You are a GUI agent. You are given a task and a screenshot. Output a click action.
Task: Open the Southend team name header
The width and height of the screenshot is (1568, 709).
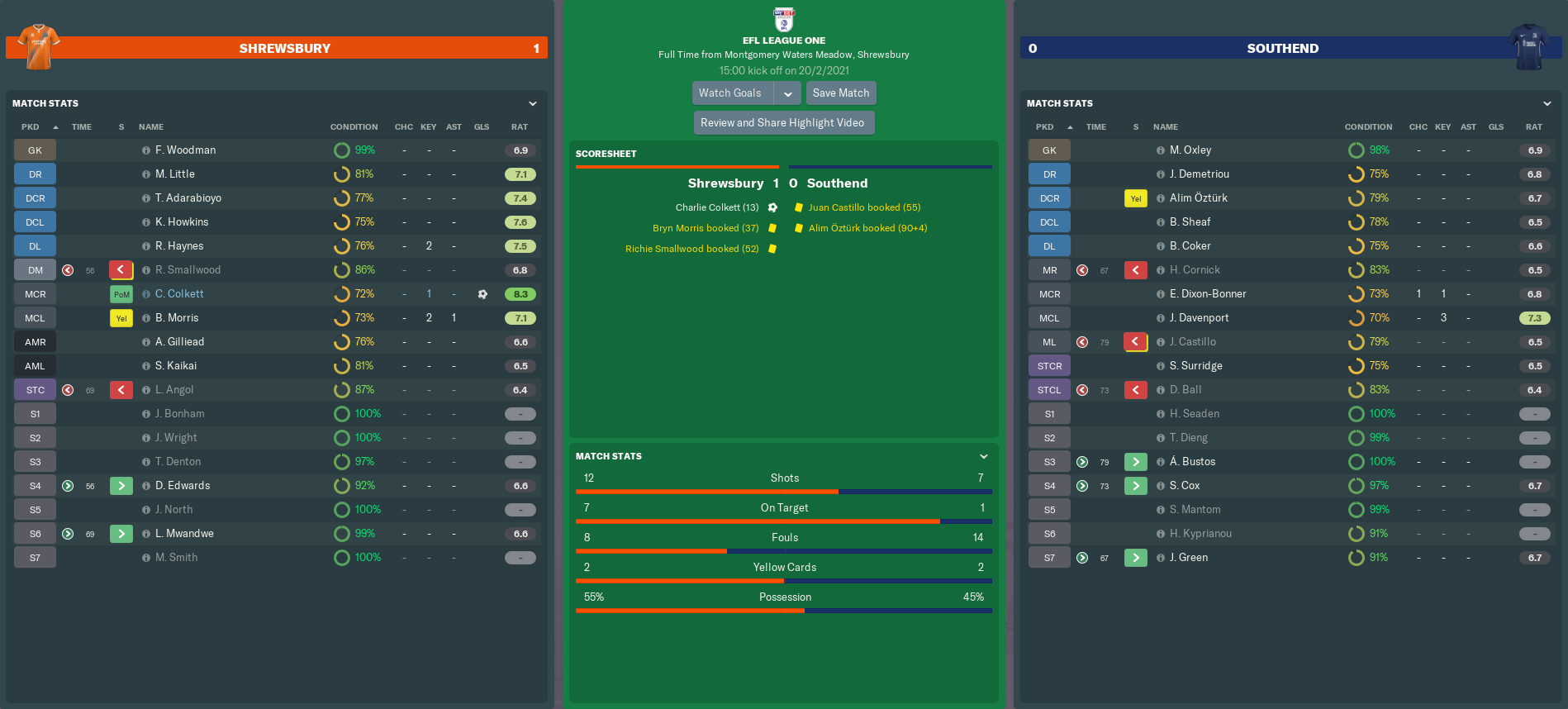(x=1282, y=49)
